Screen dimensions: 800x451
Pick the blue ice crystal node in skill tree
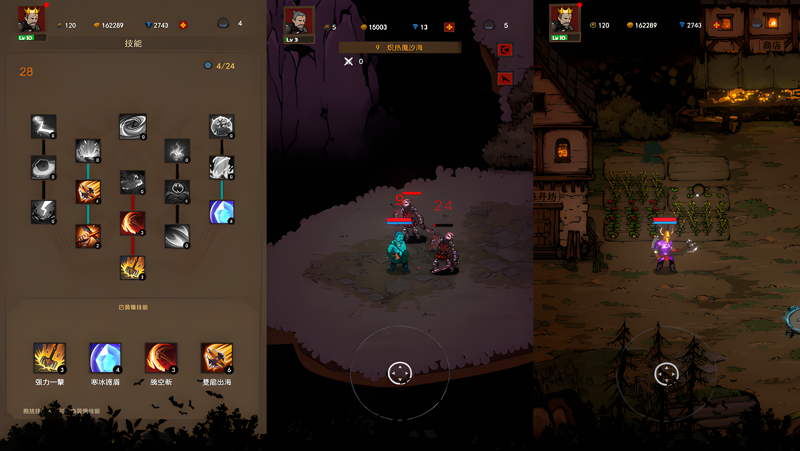point(221,212)
